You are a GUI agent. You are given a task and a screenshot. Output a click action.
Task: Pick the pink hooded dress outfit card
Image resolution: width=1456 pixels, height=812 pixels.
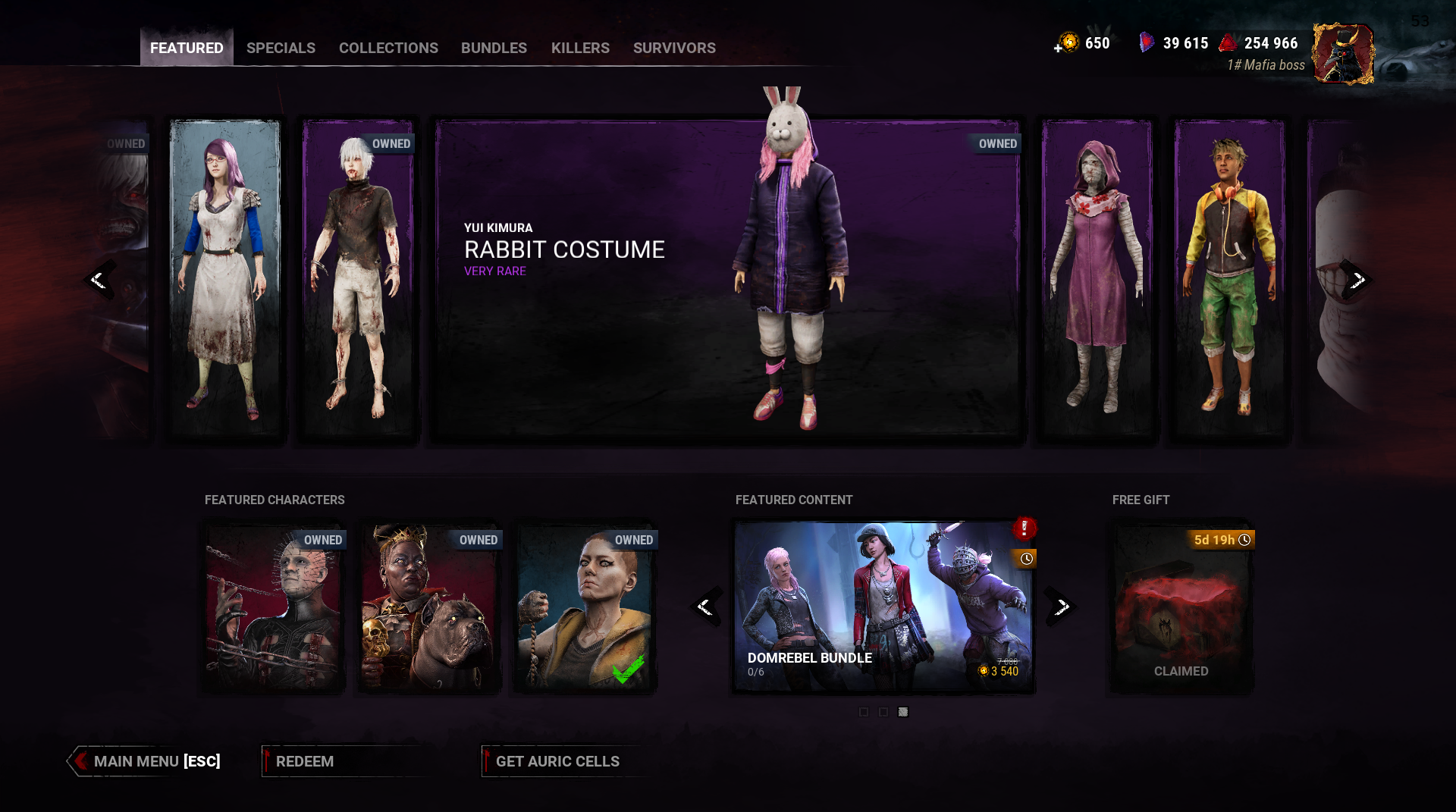[1097, 278]
